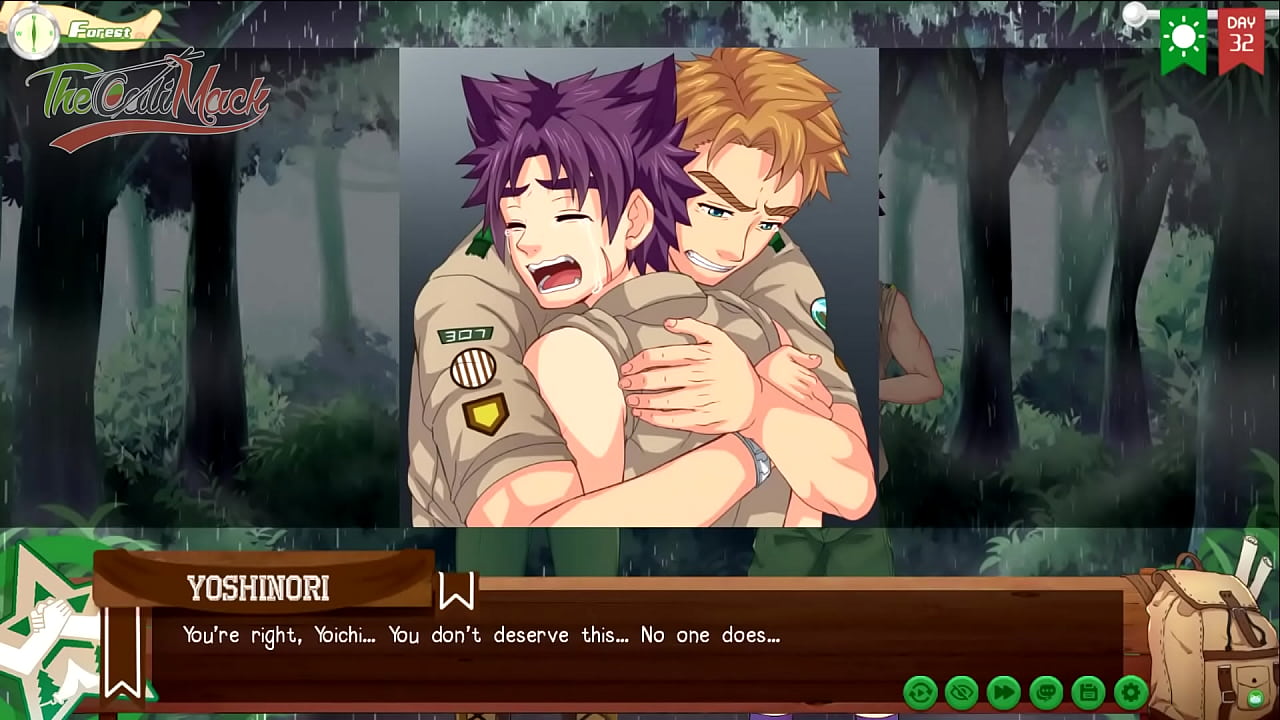This screenshot has height=720, width=1280.
Task: Open the dialogue history log button
Action: tap(1046, 692)
